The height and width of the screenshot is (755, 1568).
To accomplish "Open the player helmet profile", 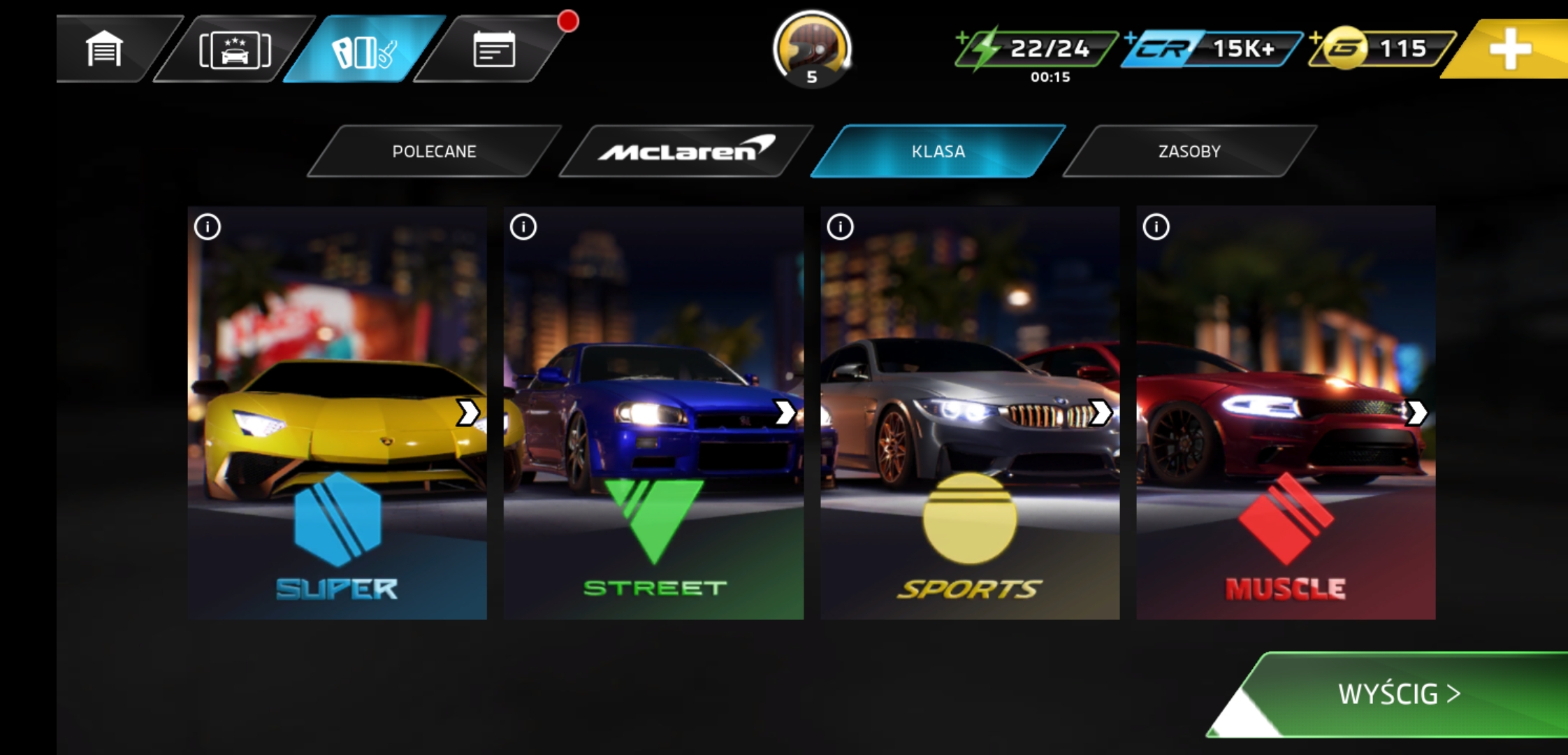I will 812,48.
